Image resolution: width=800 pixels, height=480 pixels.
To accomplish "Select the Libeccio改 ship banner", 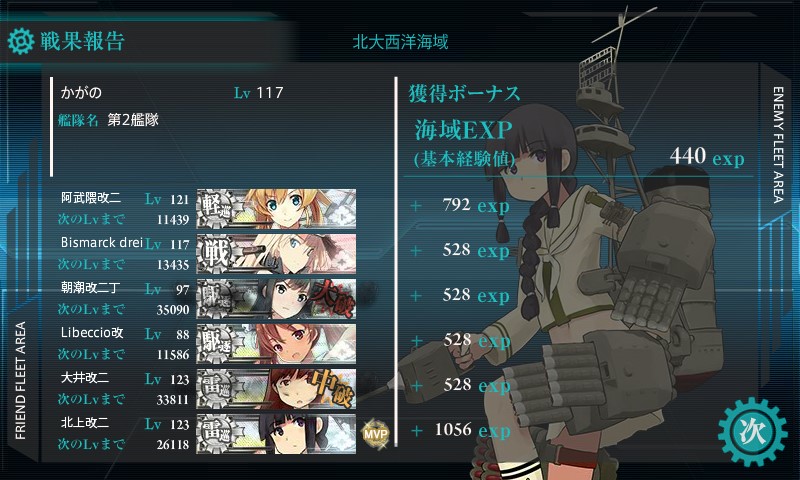I will pyautogui.click(x=277, y=342).
